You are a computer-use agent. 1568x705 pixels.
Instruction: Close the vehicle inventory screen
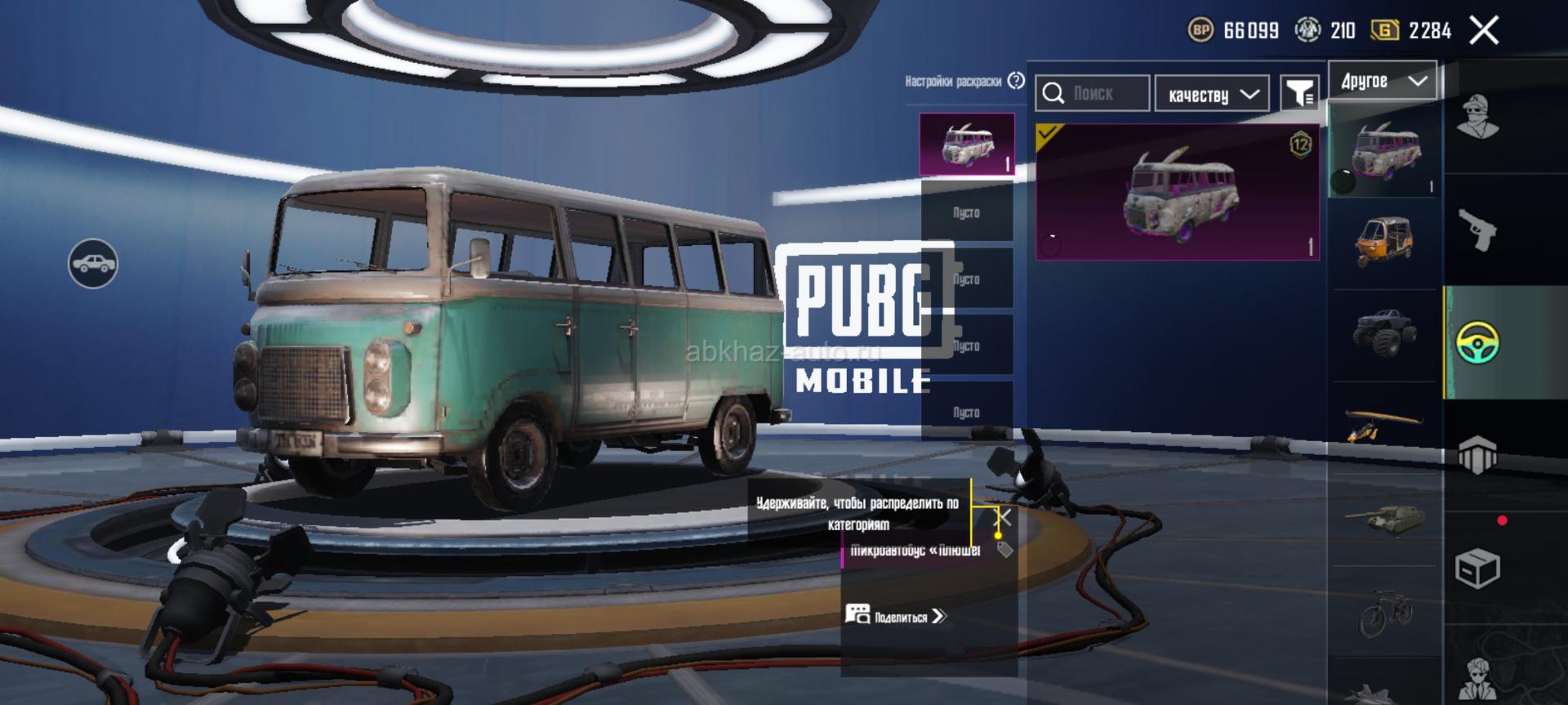1483,31
